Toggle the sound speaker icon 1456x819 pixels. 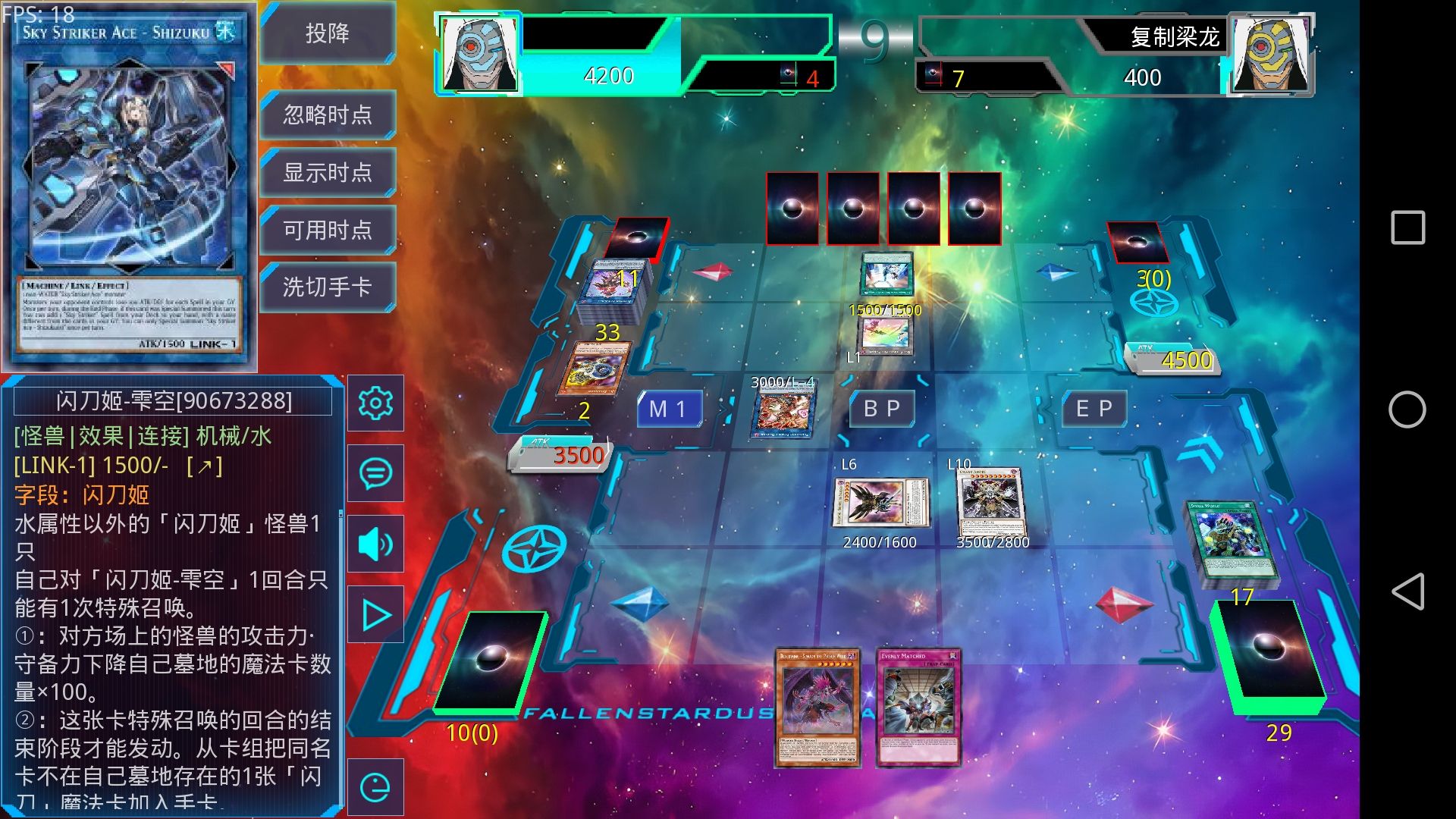tap(375, 544)
